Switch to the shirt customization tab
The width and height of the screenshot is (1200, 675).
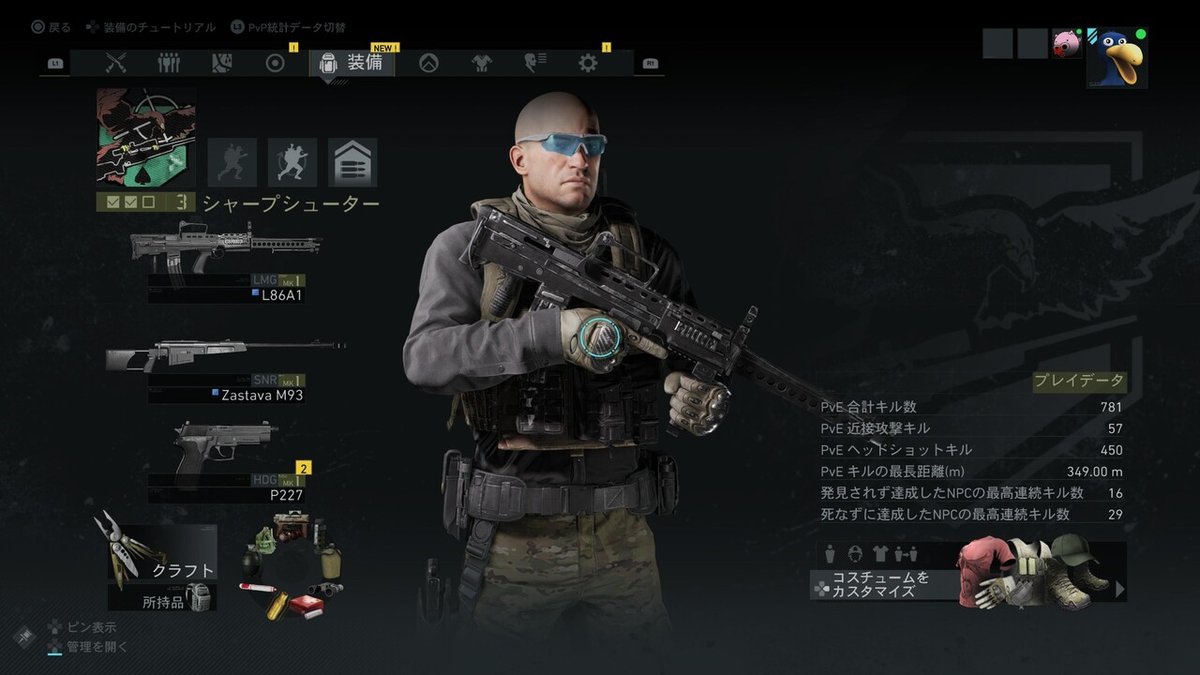pyautogui.click(x=481, y=63)
